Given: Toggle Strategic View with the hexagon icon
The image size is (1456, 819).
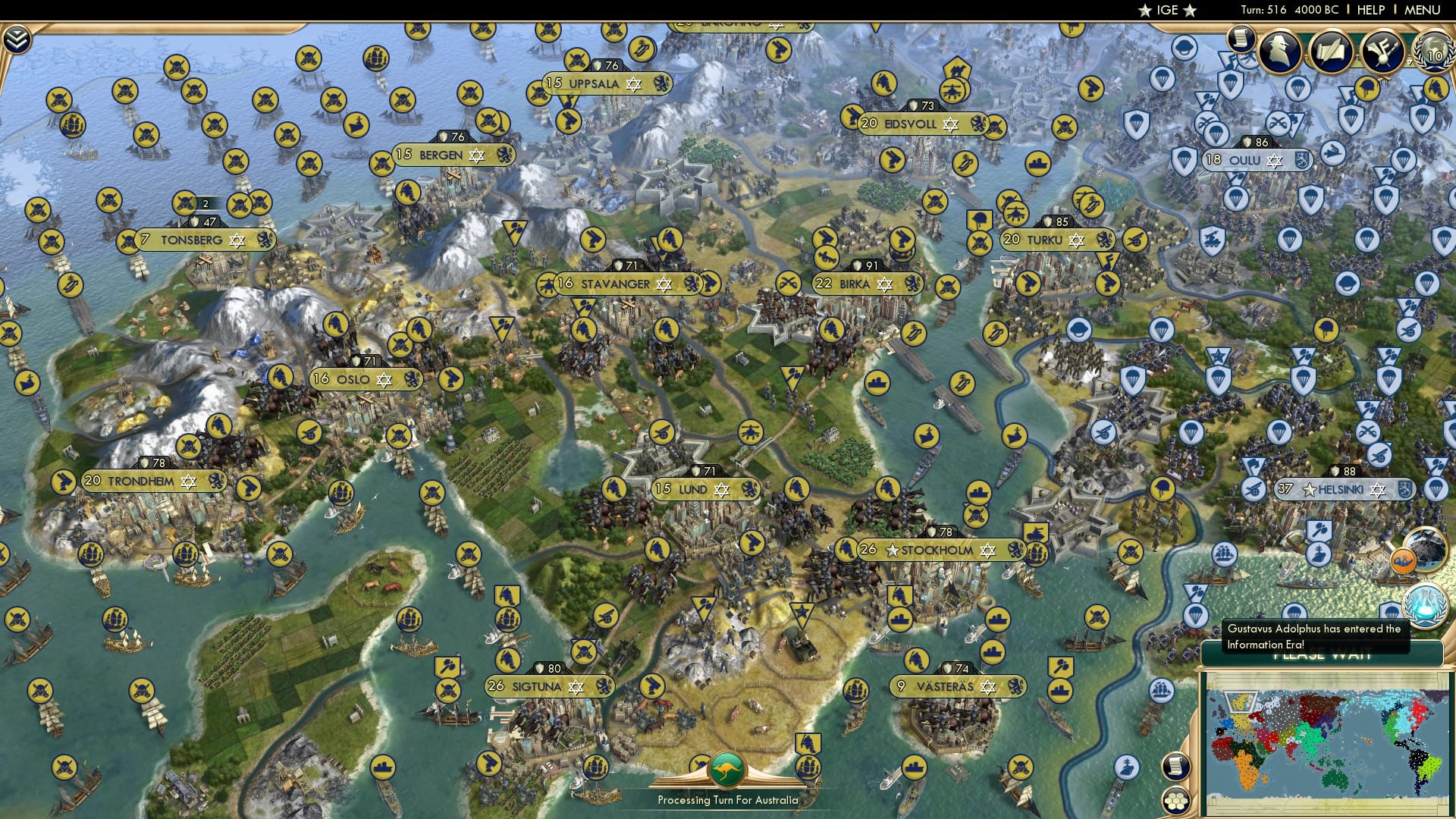Looking at the screenshot, I should [x=1177, y=802].
